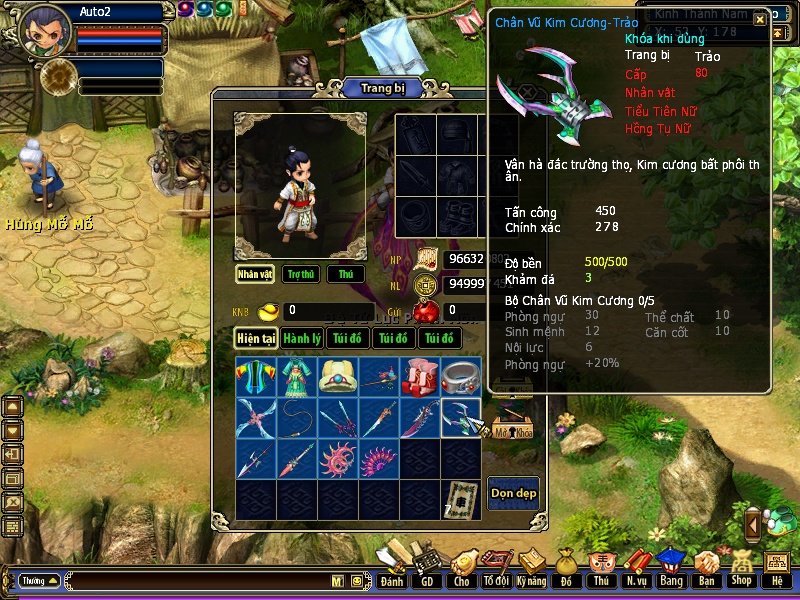
Task: Show the Hiện tại inventory tab
Action: pos(256,338)
